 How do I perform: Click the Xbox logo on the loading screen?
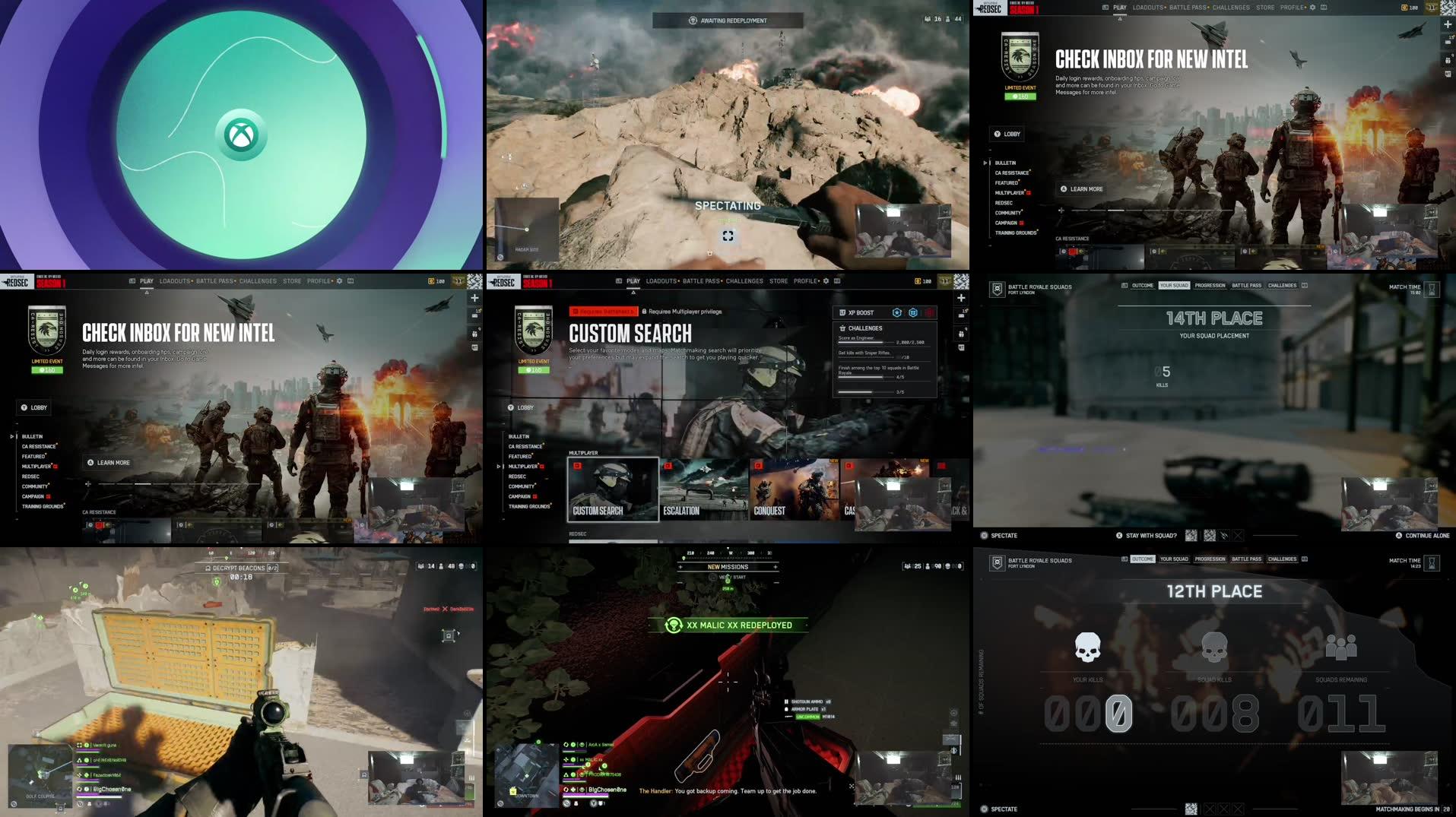pos(241,133)
